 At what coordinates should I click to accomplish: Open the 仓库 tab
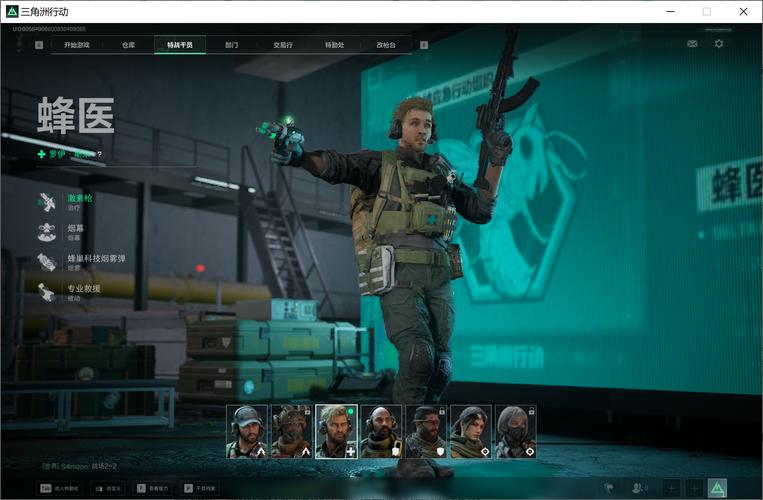128,45
